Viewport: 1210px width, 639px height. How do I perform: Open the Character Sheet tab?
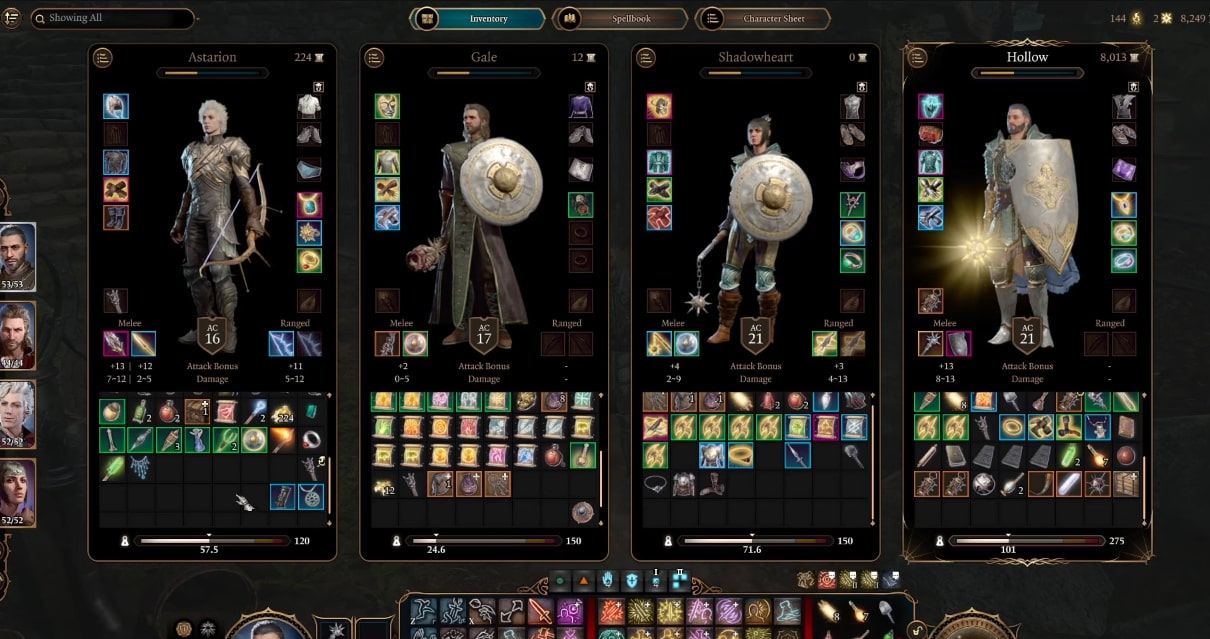[x=764, y=19]
